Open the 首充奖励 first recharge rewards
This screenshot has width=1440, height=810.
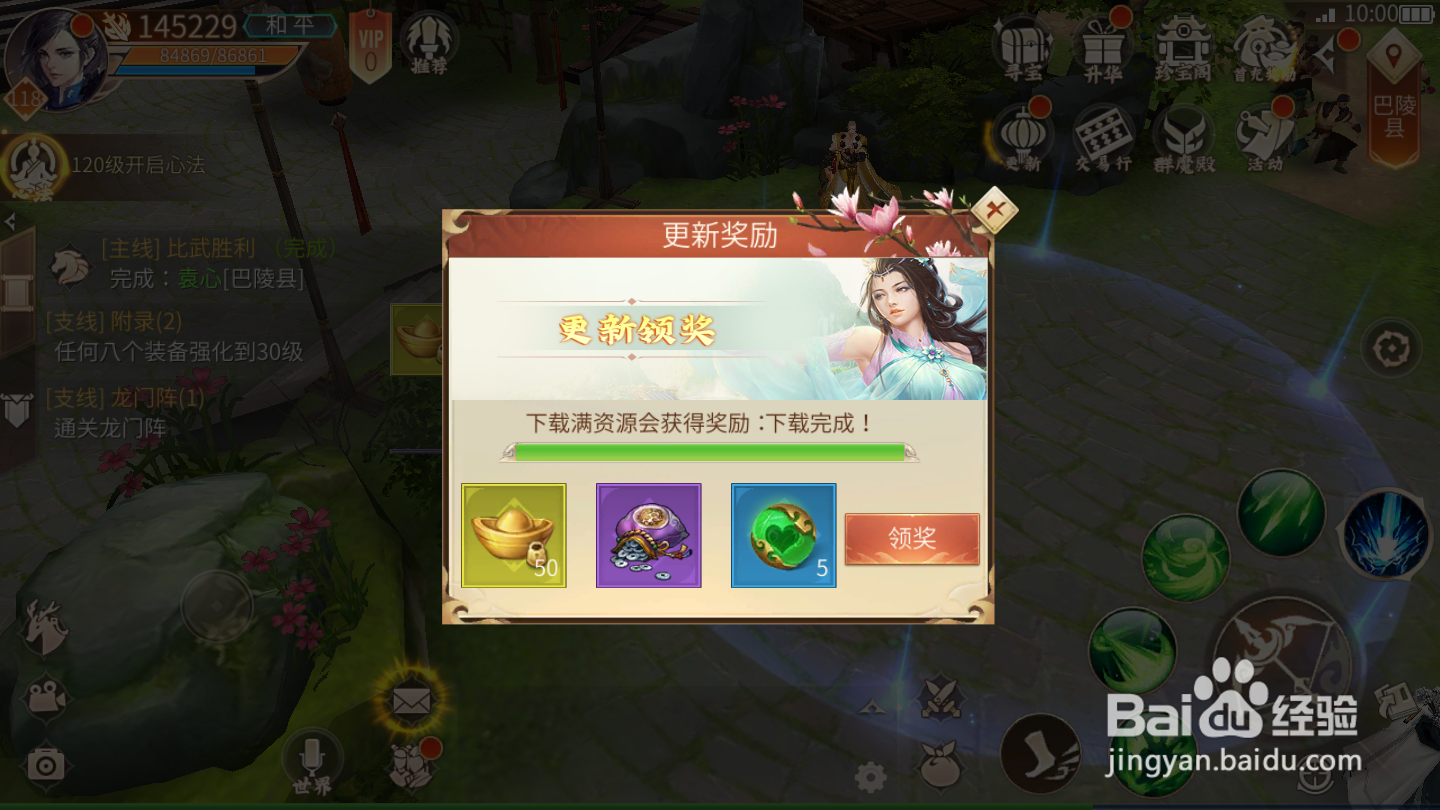tap(1263, 45)
